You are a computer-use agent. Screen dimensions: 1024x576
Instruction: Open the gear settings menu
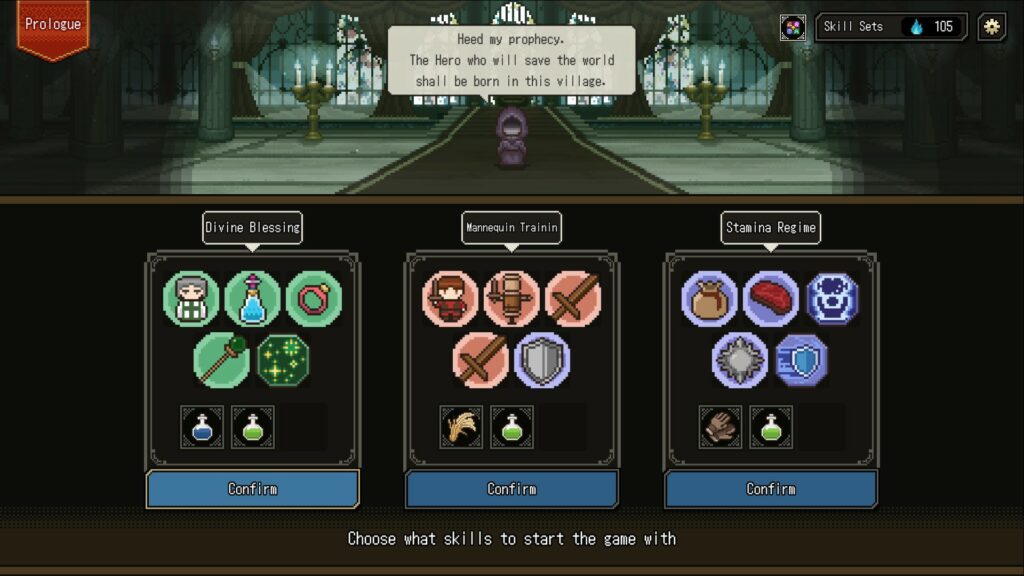[991, 27]
